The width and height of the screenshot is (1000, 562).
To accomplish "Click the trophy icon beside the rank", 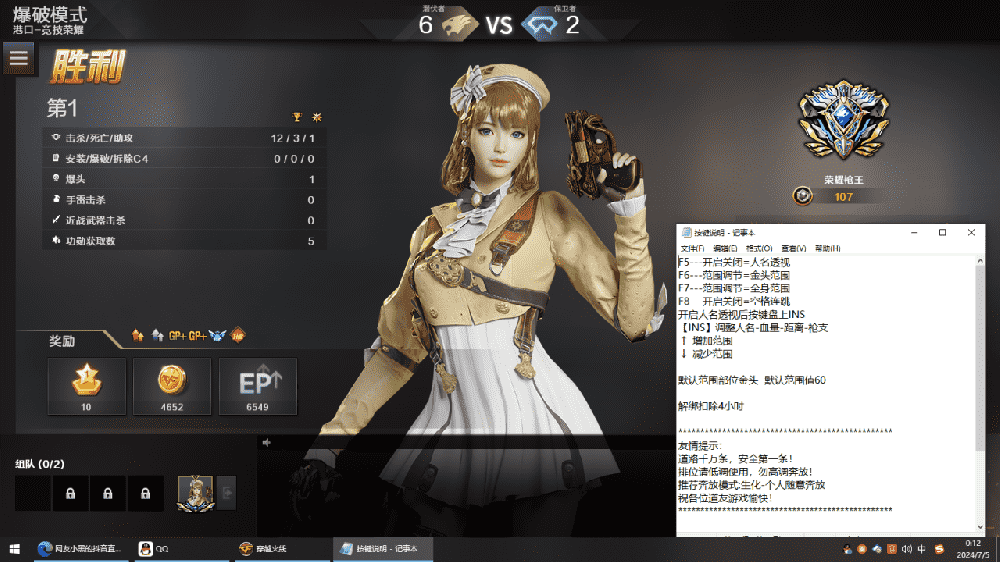I will [x=297, y=116].
